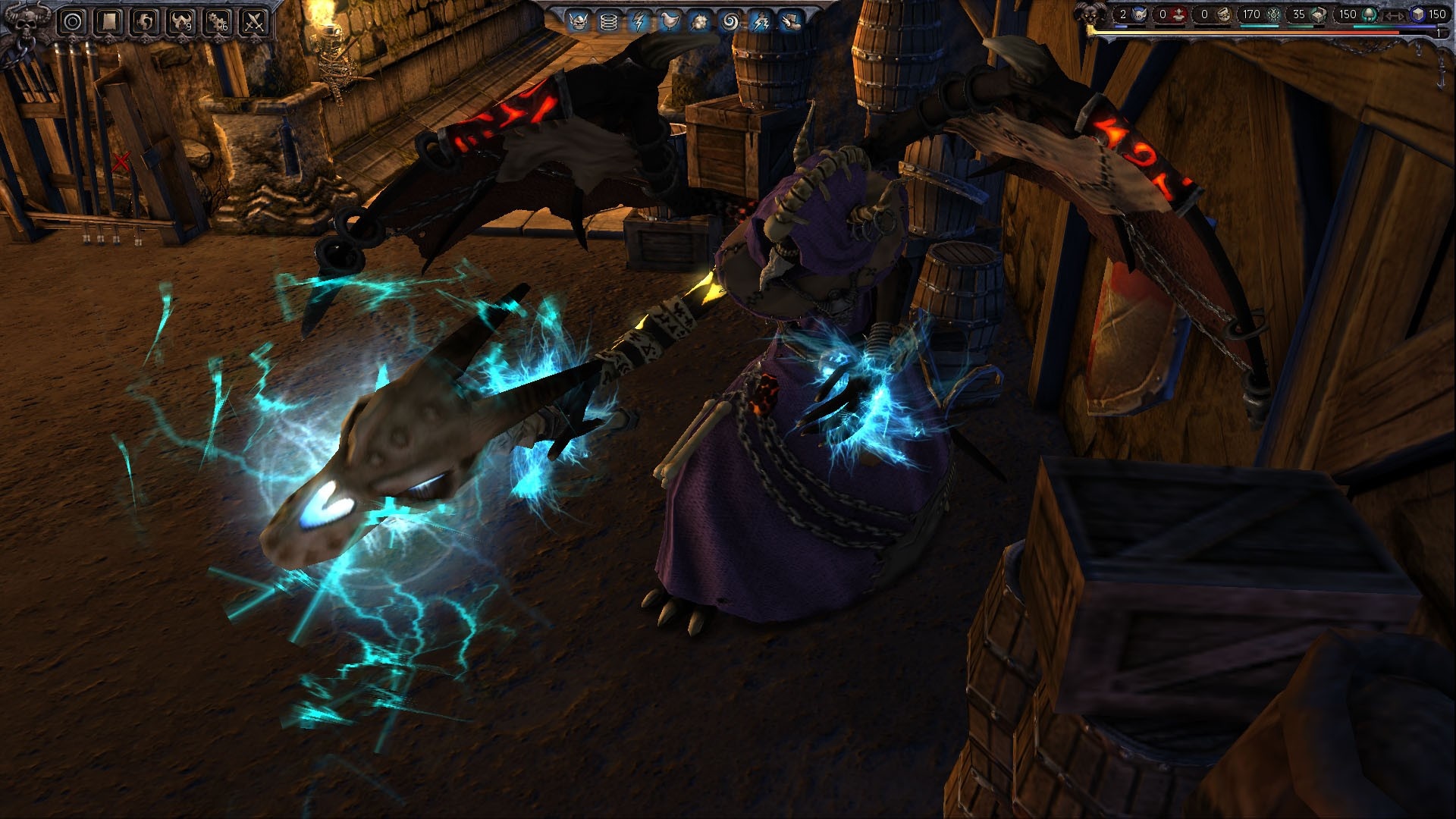Click the mushroom resource icon

coord(1370,14)
